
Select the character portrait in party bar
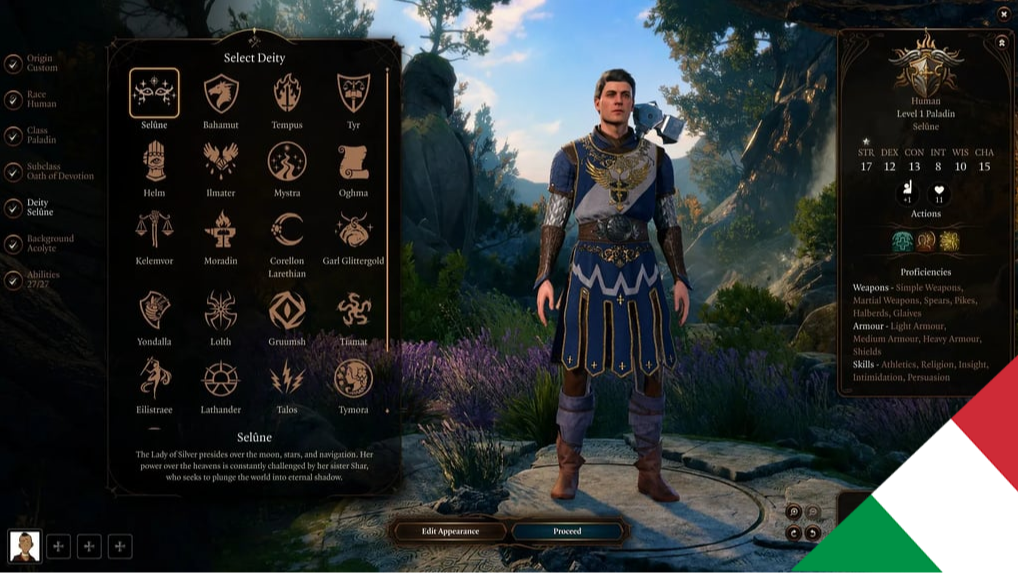click(24, 546)
